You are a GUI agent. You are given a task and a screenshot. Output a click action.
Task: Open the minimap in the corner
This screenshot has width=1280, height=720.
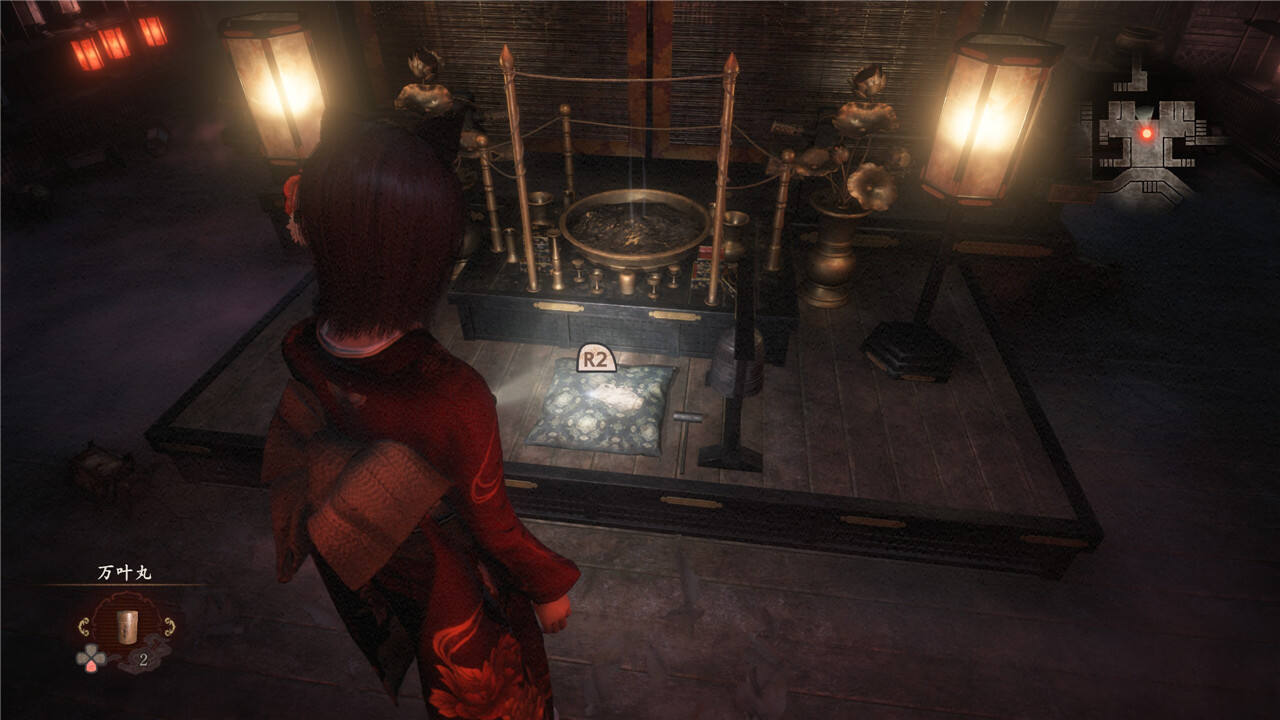click(1145, 137)
